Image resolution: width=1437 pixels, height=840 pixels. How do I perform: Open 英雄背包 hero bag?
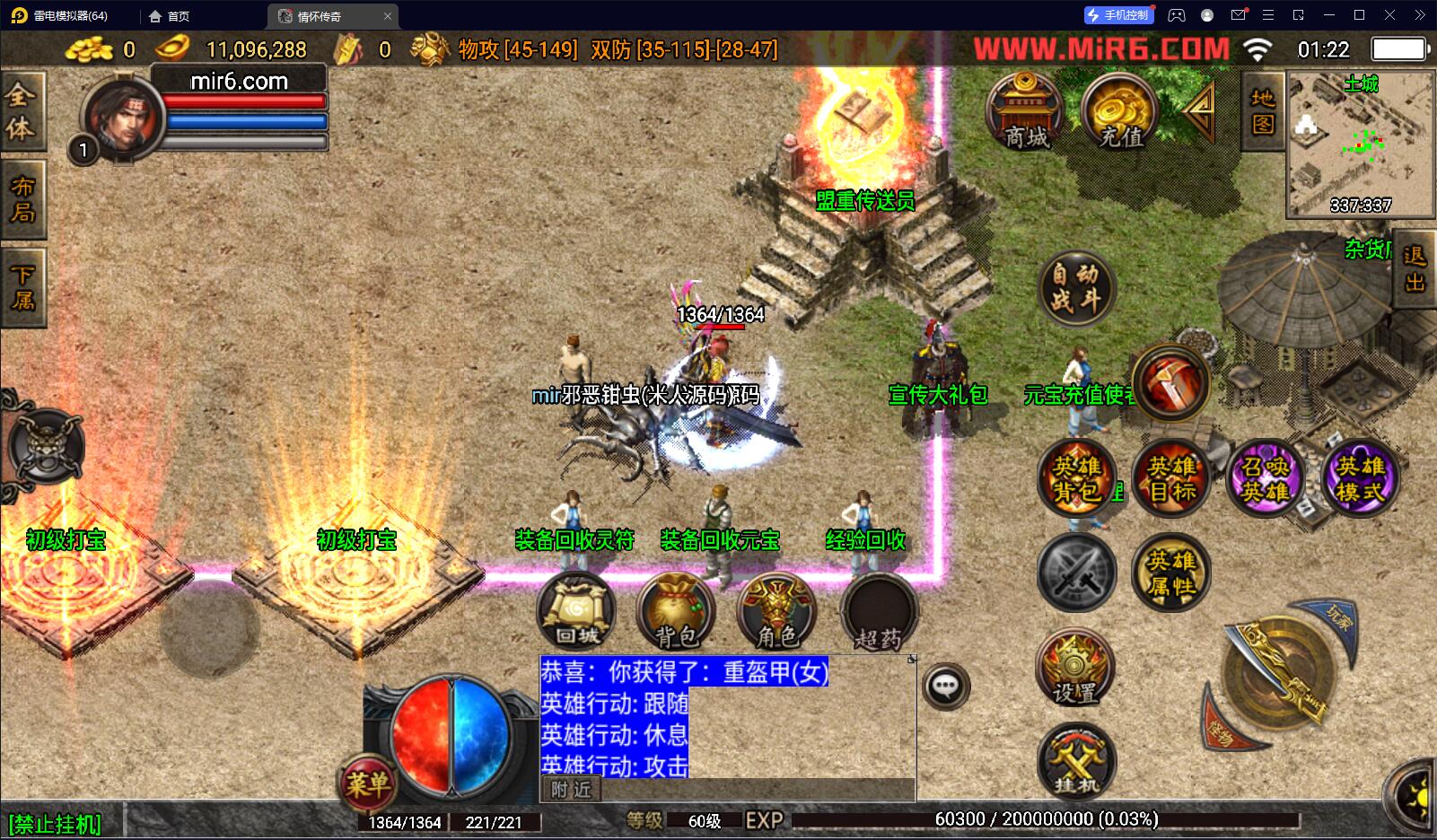click(x=1077, y=478)
